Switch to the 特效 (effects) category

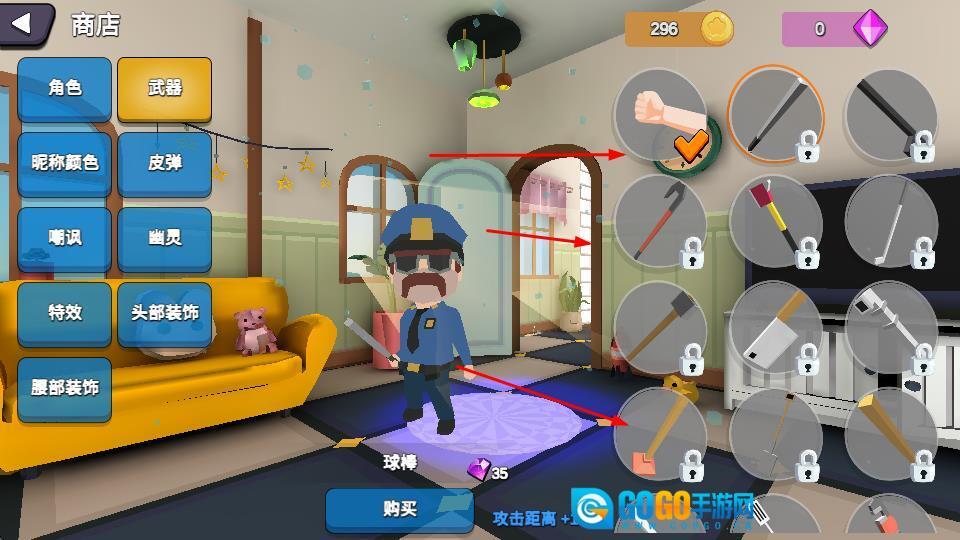64,313
